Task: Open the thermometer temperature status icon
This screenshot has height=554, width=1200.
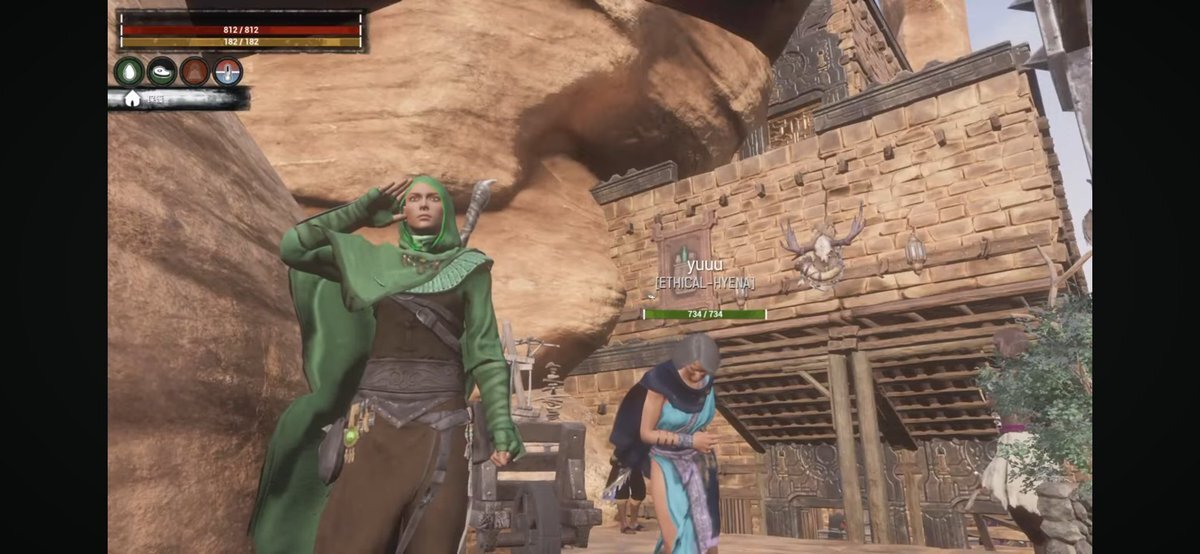Action: point(228,72)
